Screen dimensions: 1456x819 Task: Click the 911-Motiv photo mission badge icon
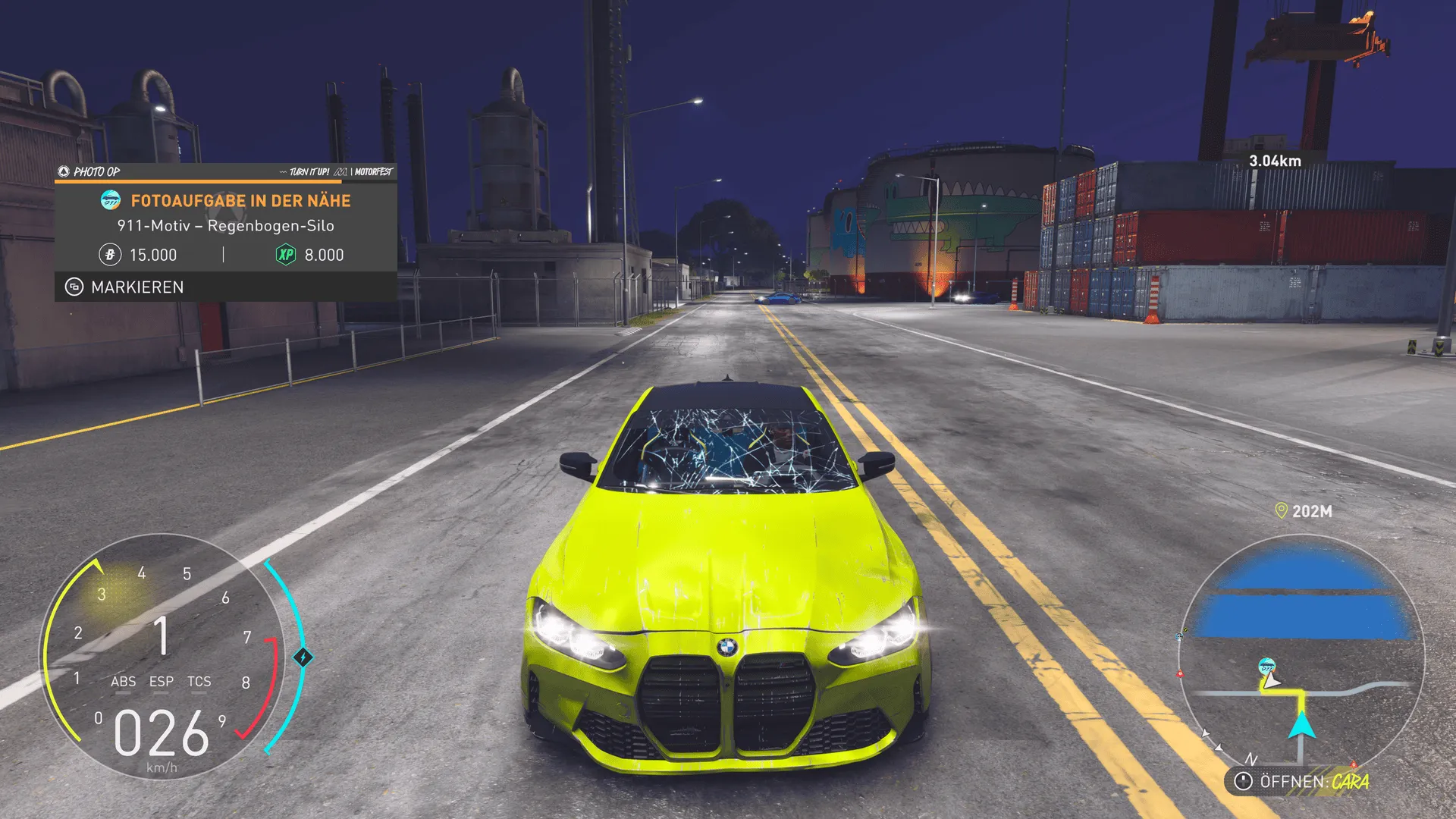click(x=110, y=201)
